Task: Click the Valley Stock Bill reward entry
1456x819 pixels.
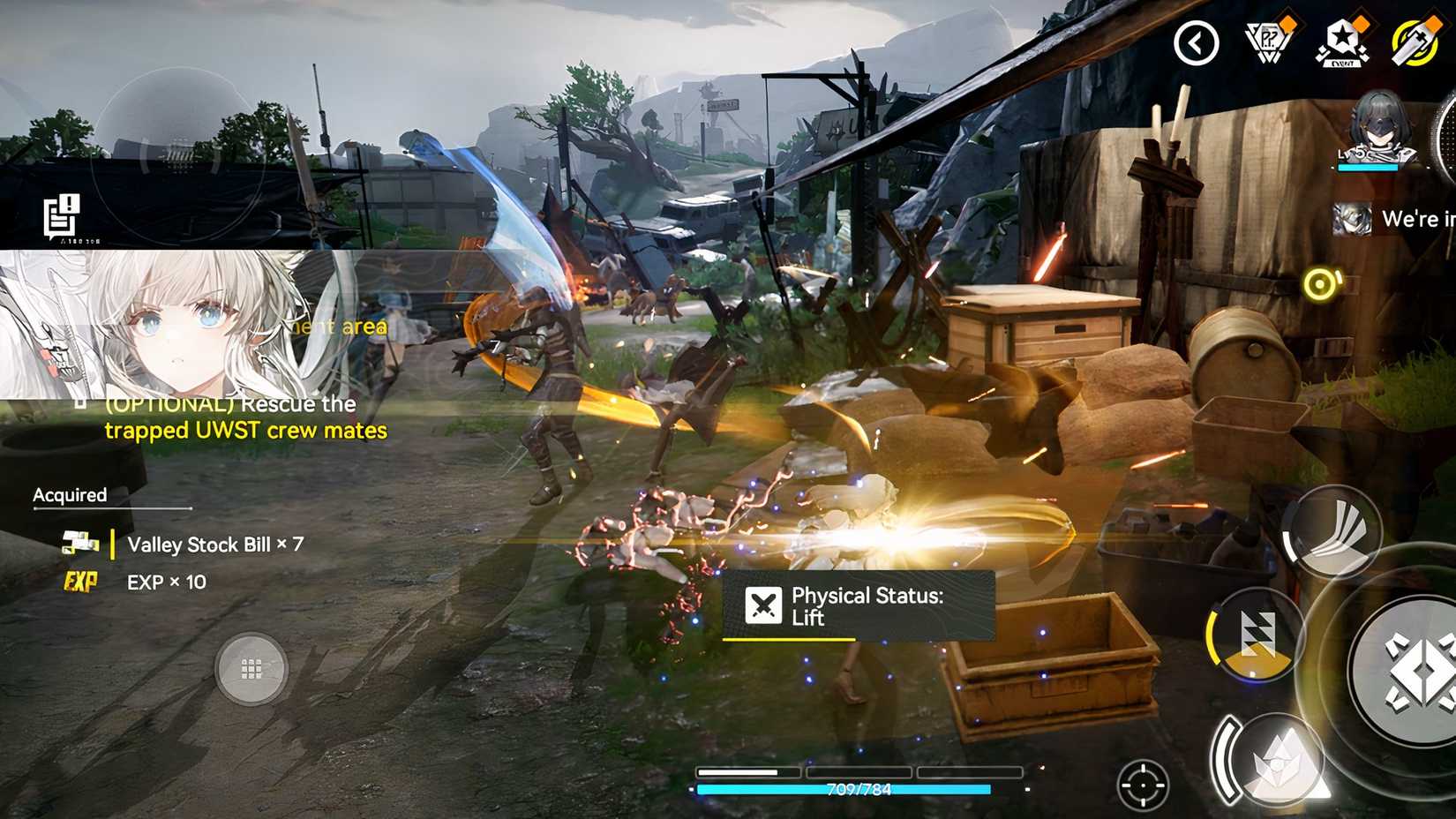Action: pos(215,545)
